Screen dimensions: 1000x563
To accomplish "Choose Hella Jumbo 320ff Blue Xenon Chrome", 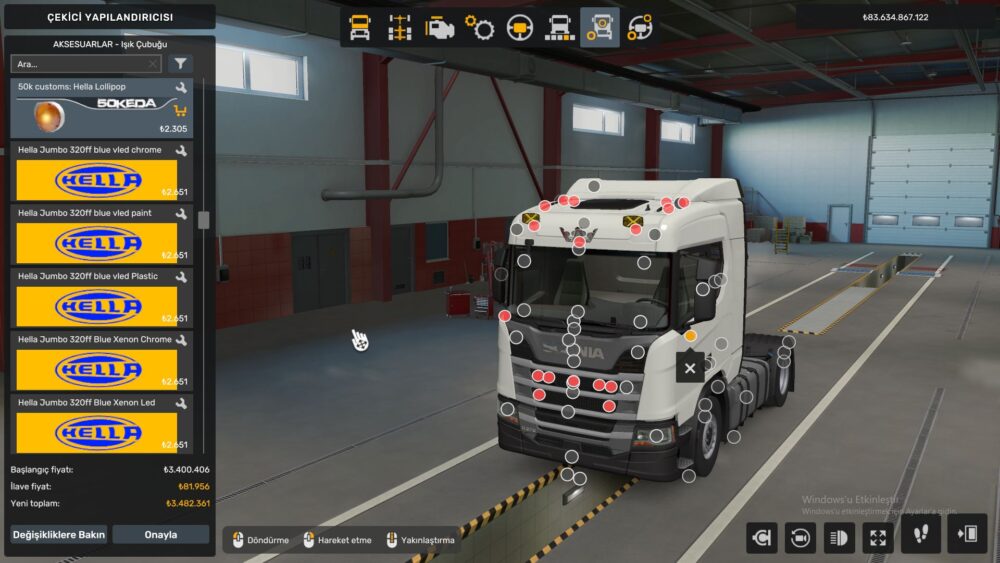I will pos(100,360).
